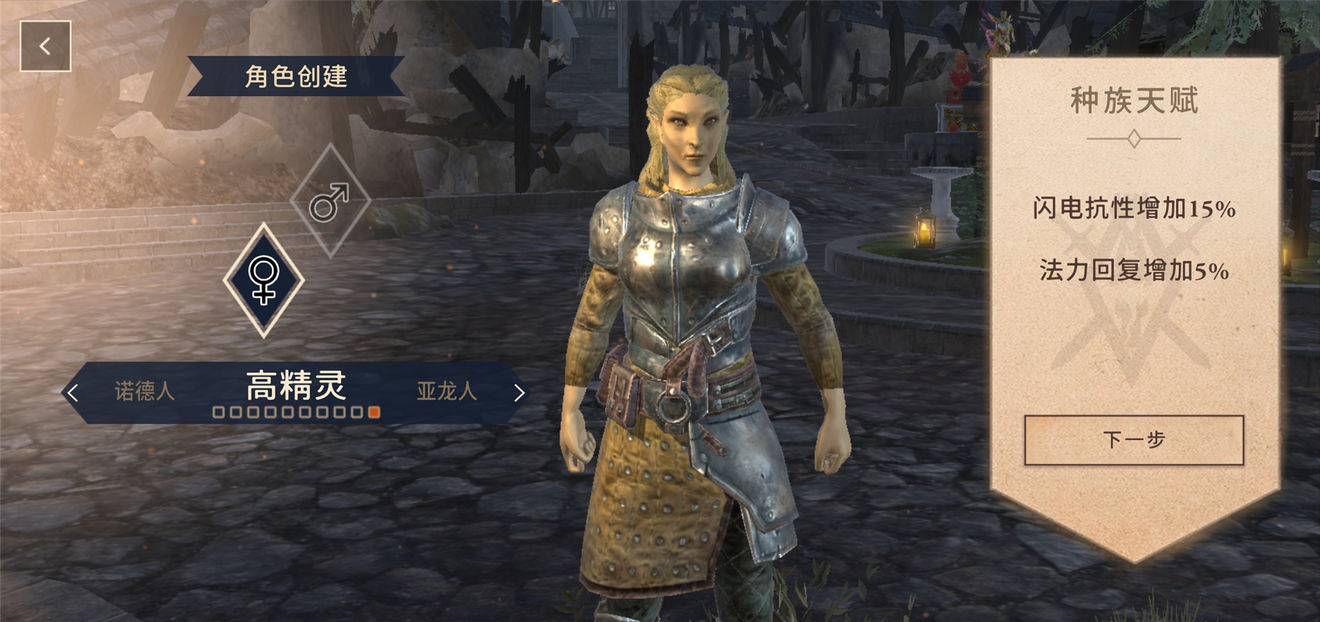Click the left arrow of the race selector
This screenshot has height=622, width=1320.
pos(72,392)
